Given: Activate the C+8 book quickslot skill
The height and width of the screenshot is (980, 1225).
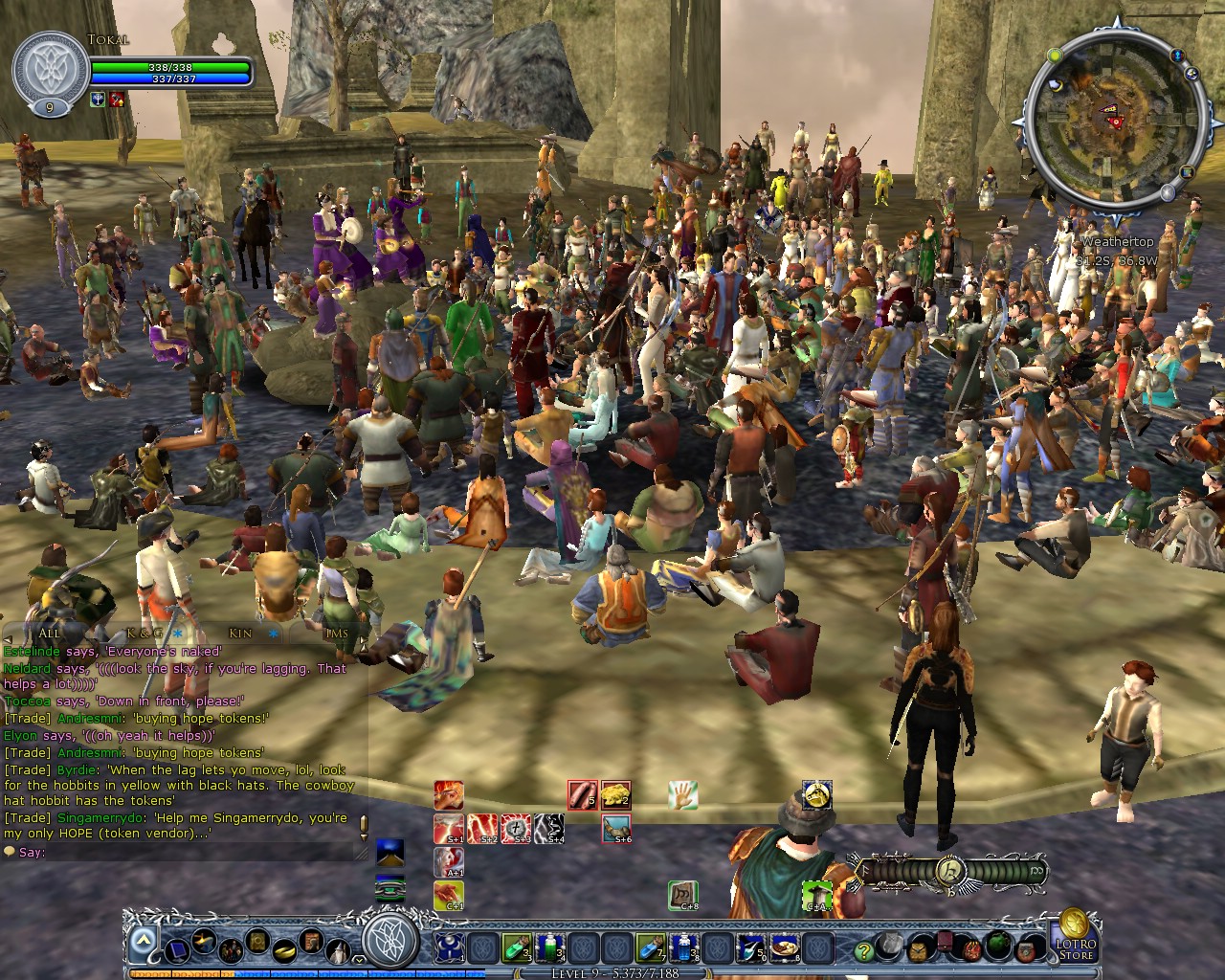Looking at the screenshot, I should [680, 895].
